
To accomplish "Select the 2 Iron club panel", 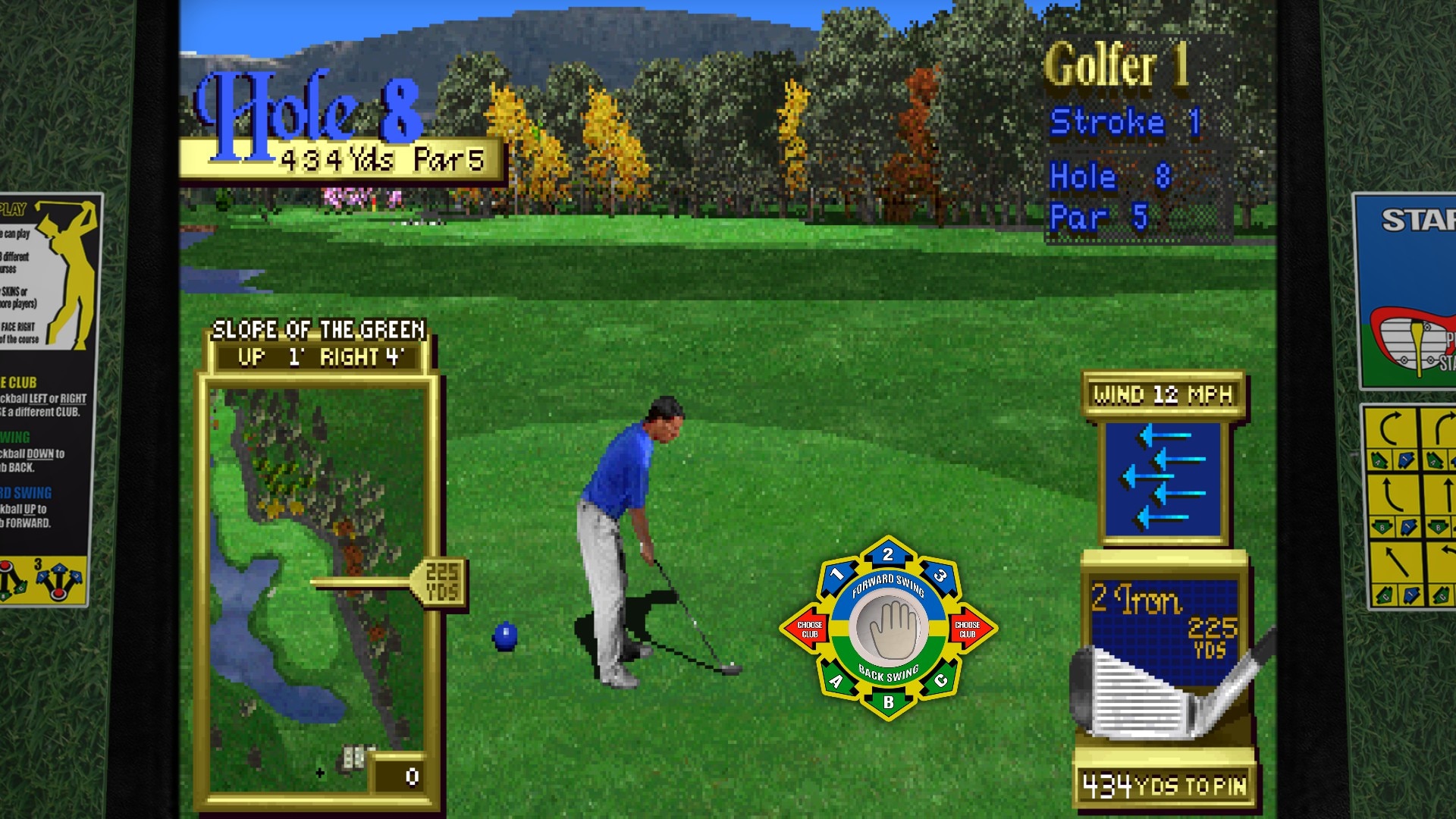I will pos(1164,652).
